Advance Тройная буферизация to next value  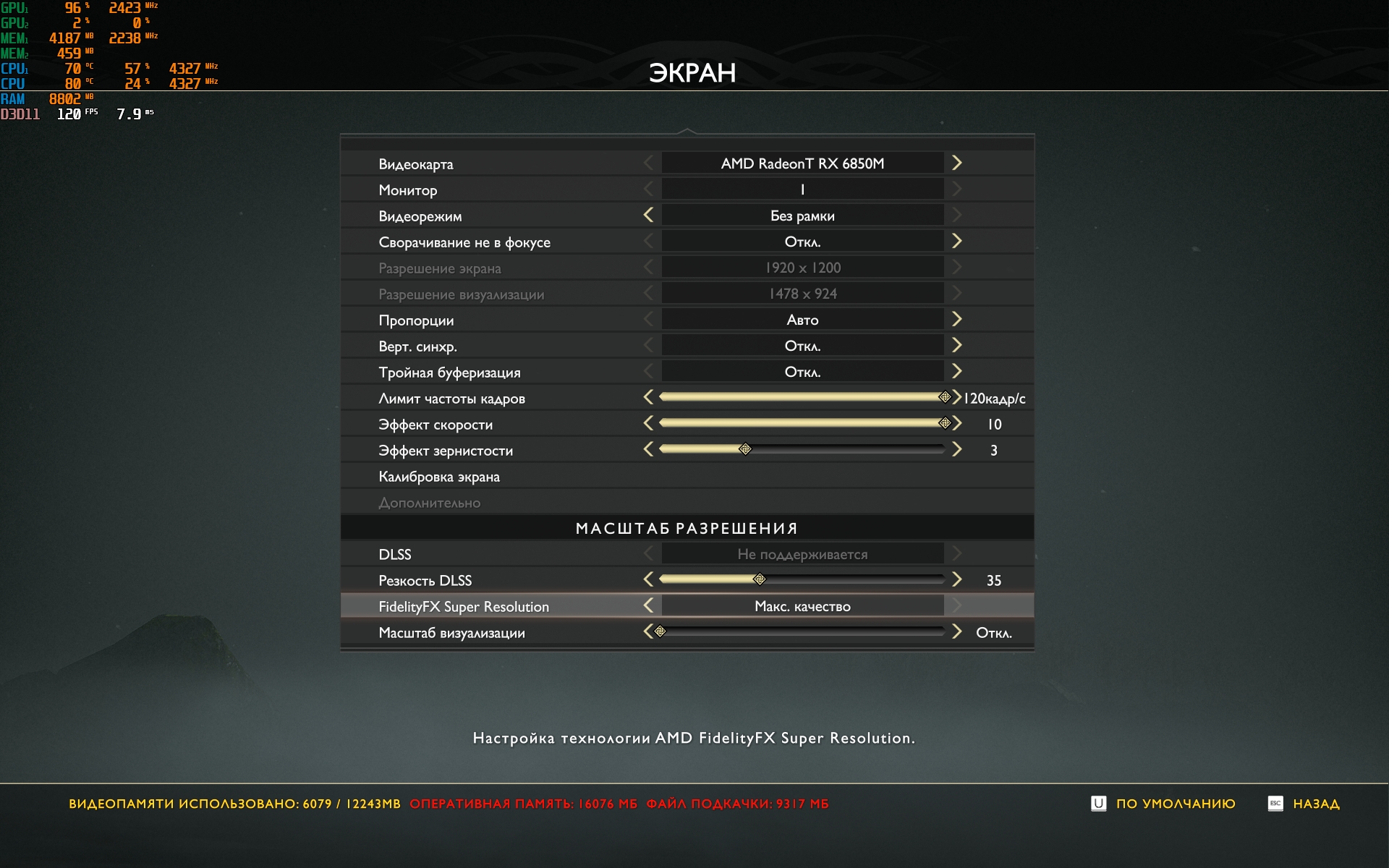click(956, 372)
